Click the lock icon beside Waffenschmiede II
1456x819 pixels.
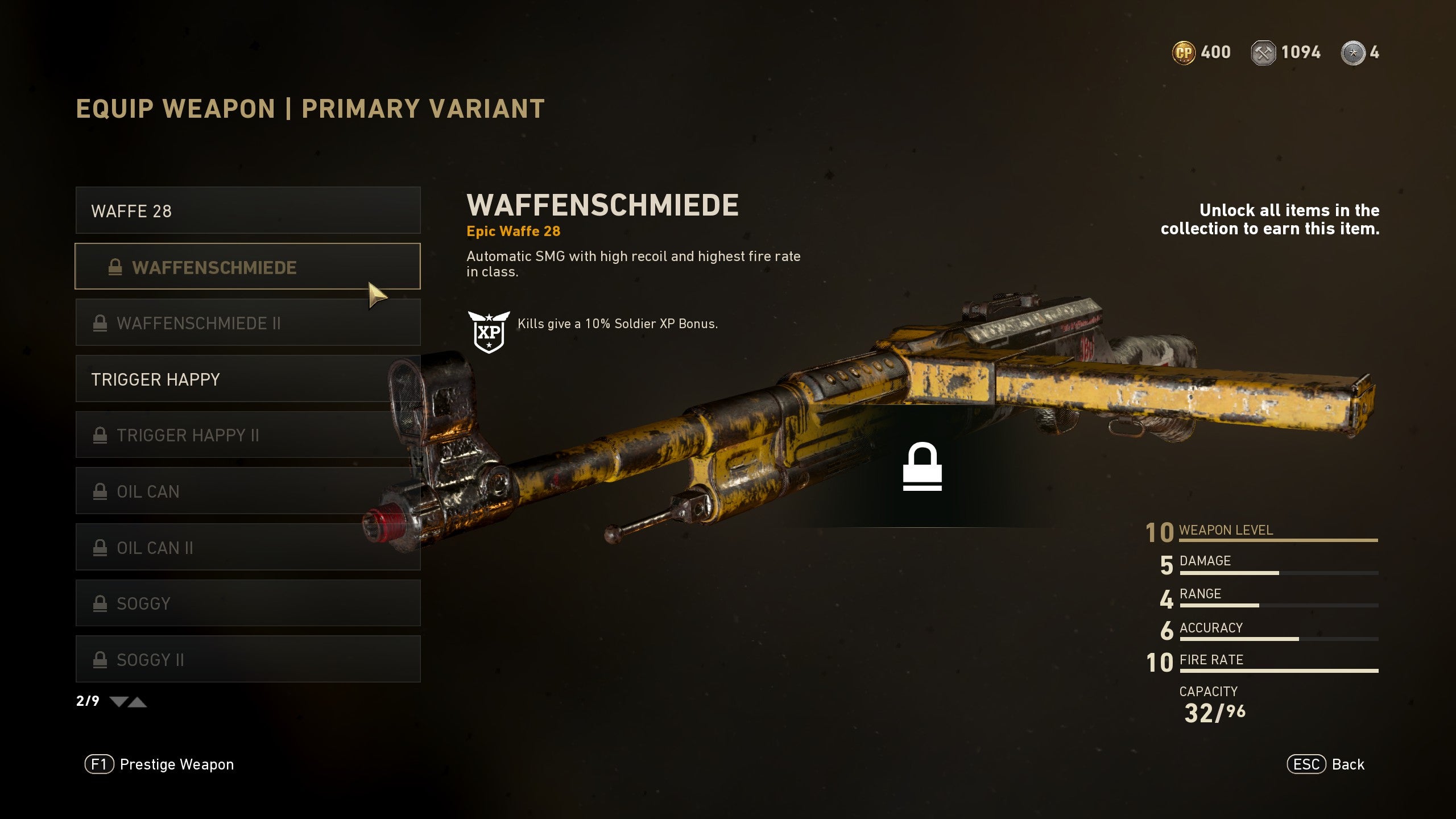click(101, 323)
